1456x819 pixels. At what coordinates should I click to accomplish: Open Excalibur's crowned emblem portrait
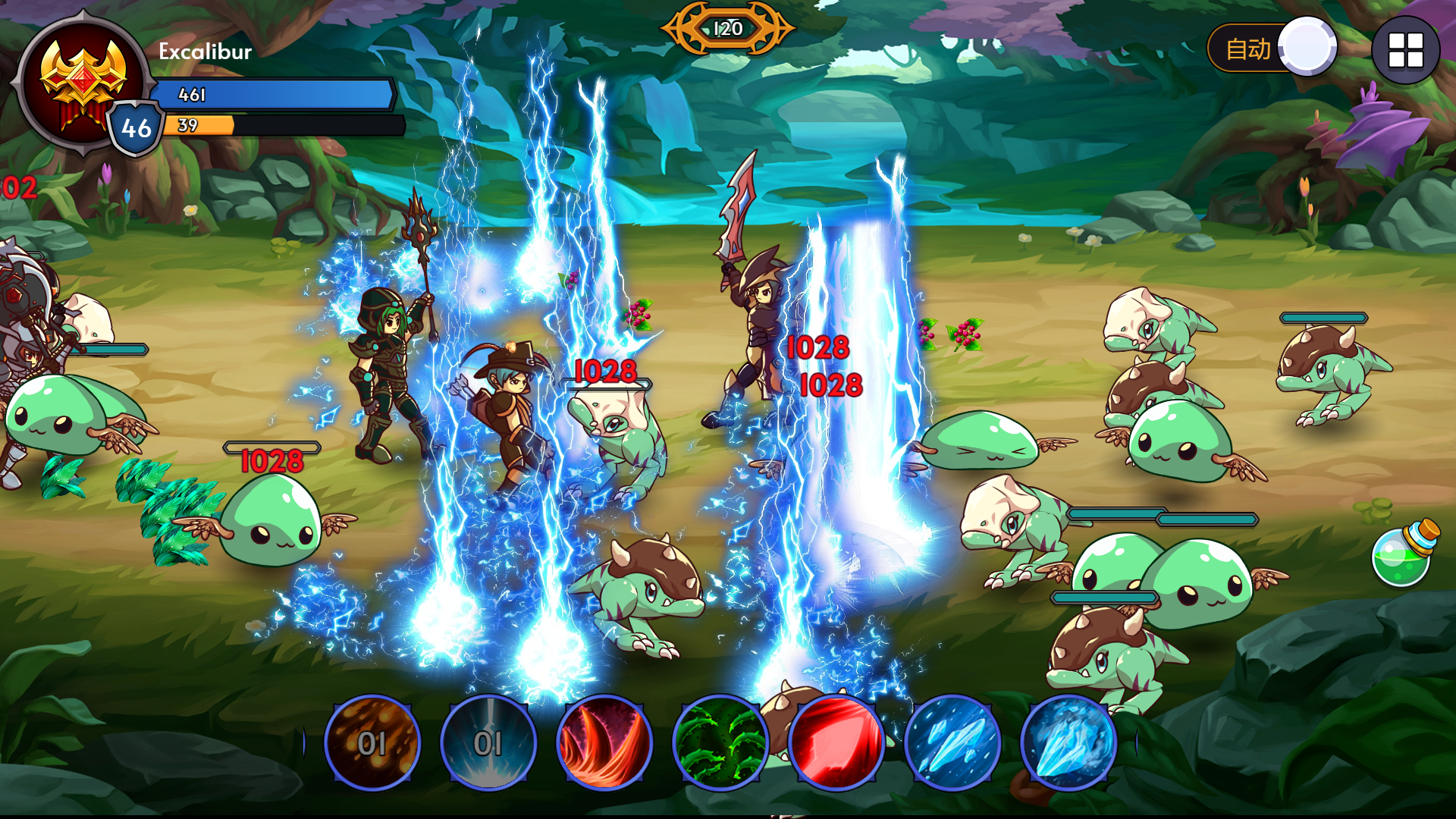tap(82, 83)
